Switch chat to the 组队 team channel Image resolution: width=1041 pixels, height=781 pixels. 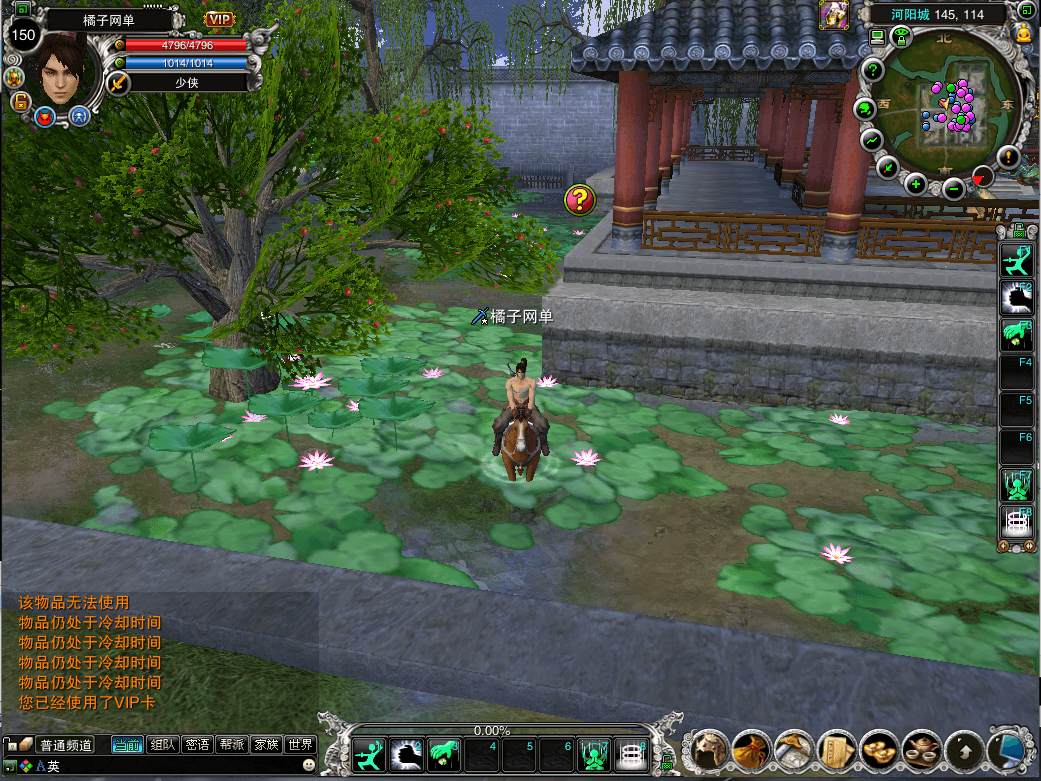pos(162,745)
